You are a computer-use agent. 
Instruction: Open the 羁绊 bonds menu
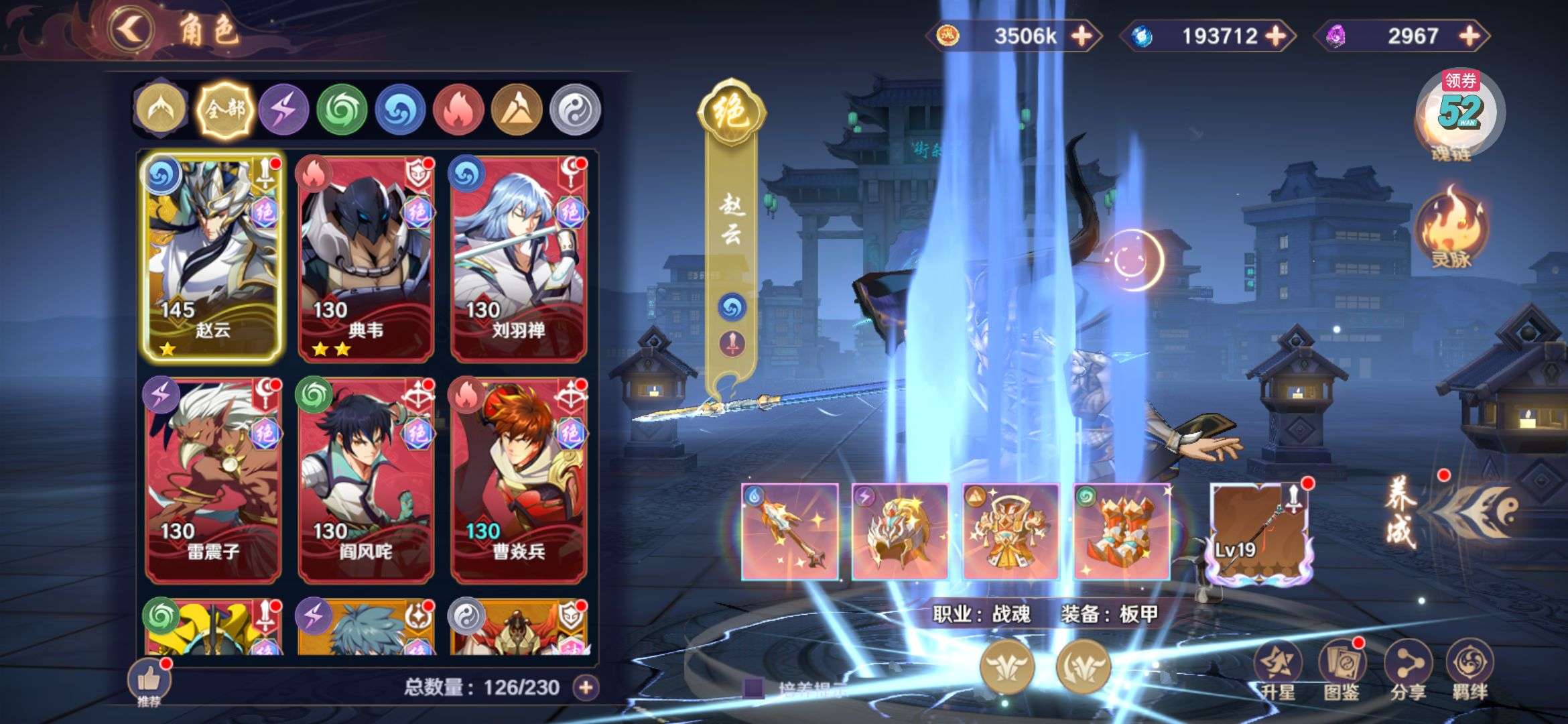pos(1470,669)
